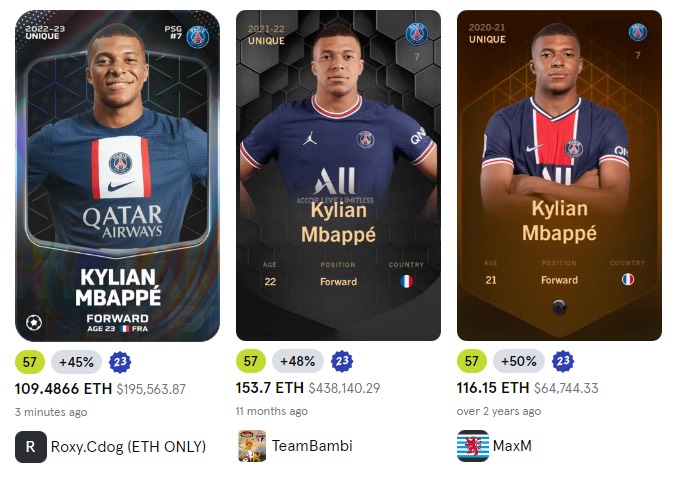The width and height of the screenshot is (676, 482).
Task: Select the 2021-22 Unique Mbappé card
Action: tap(338, 175)
